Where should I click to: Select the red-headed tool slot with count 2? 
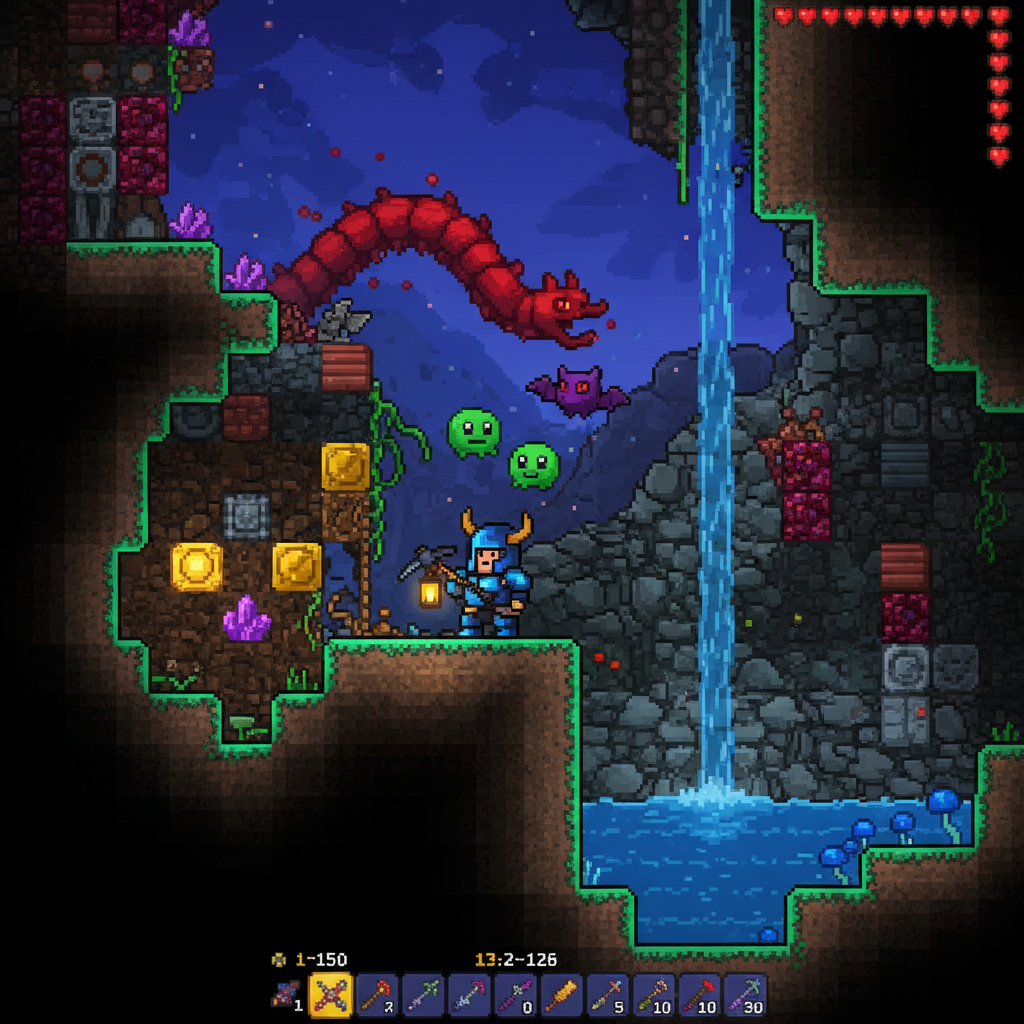tap(378, 996)
